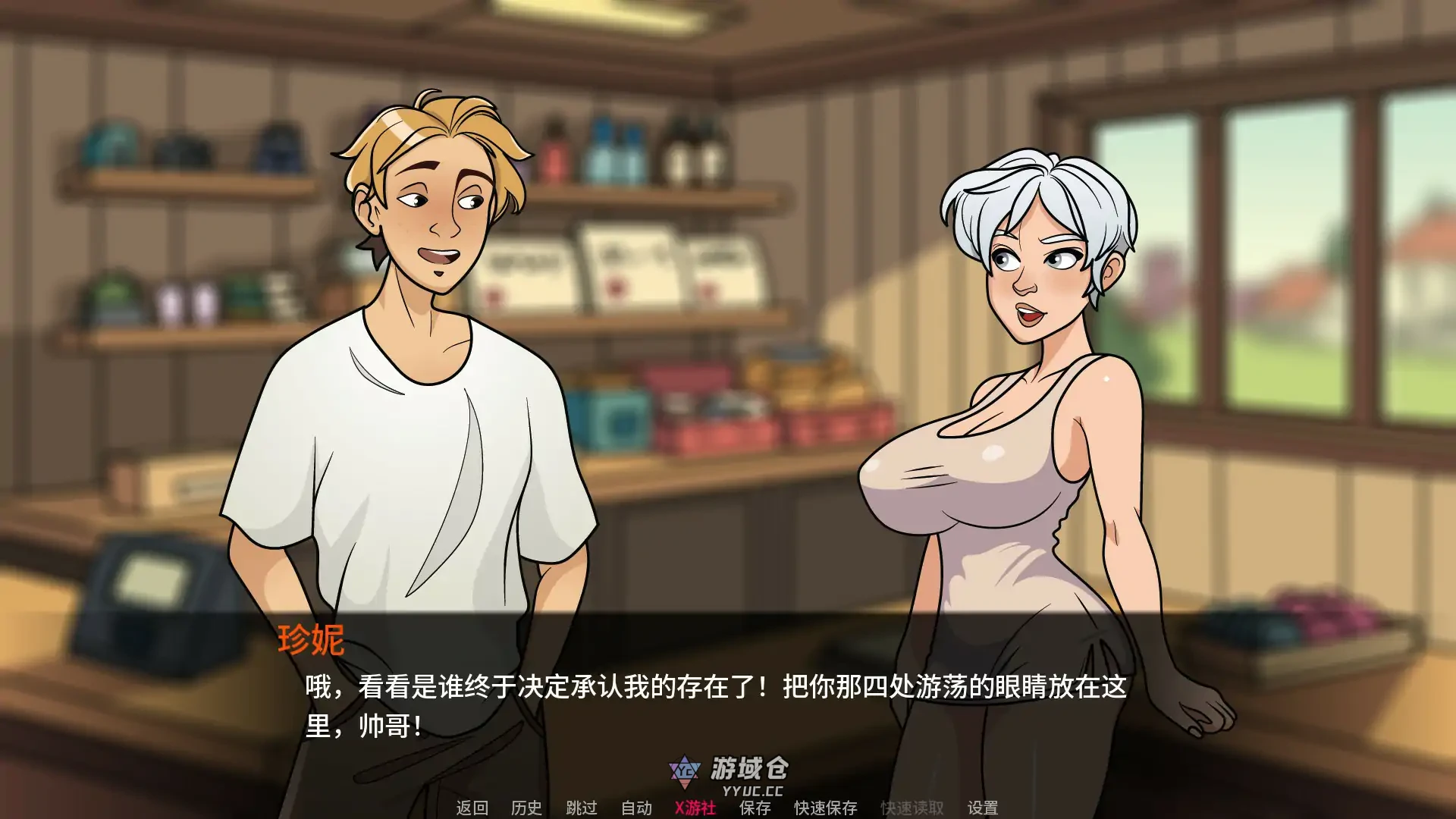The height and width of the screenshot is (819, 1456).
Task: Open the 保存 save screen
Action: pos(754,809)
